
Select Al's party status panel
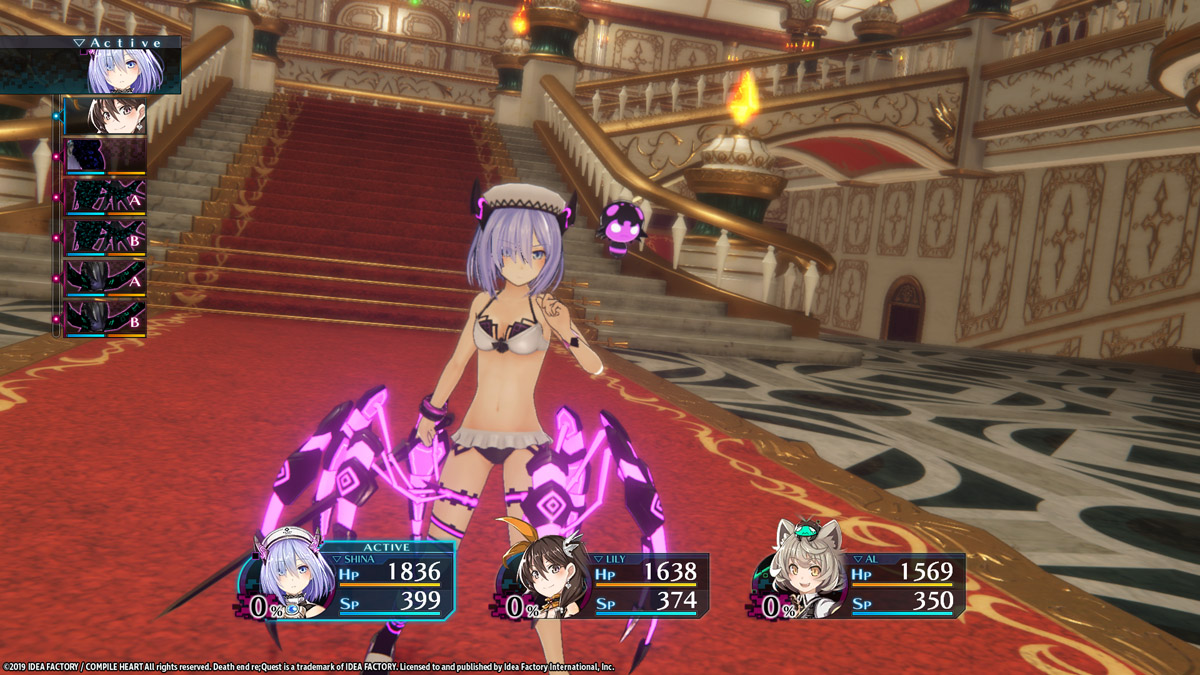click(860, 585)
